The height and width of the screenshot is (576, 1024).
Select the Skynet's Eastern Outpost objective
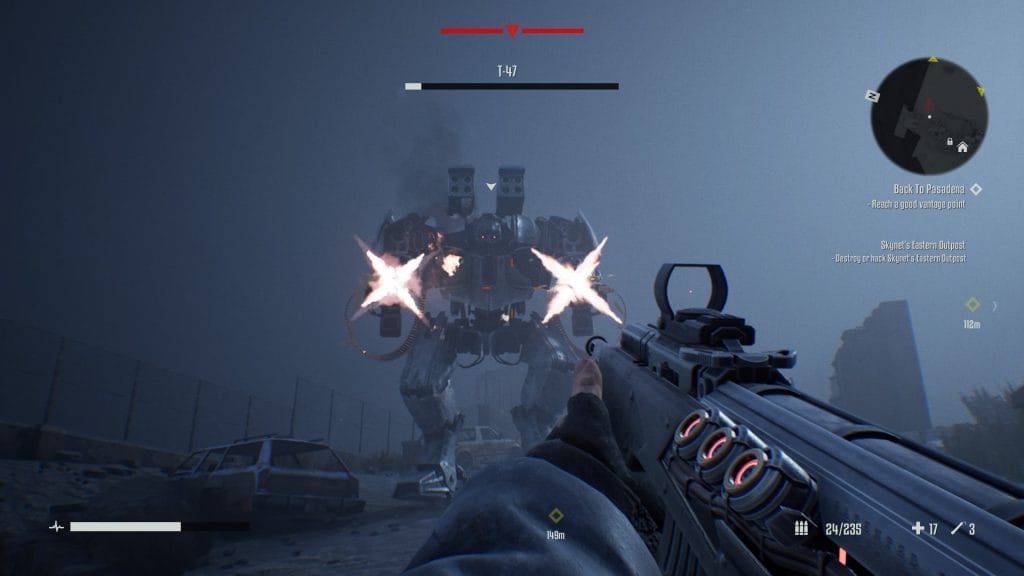[922, 245]
